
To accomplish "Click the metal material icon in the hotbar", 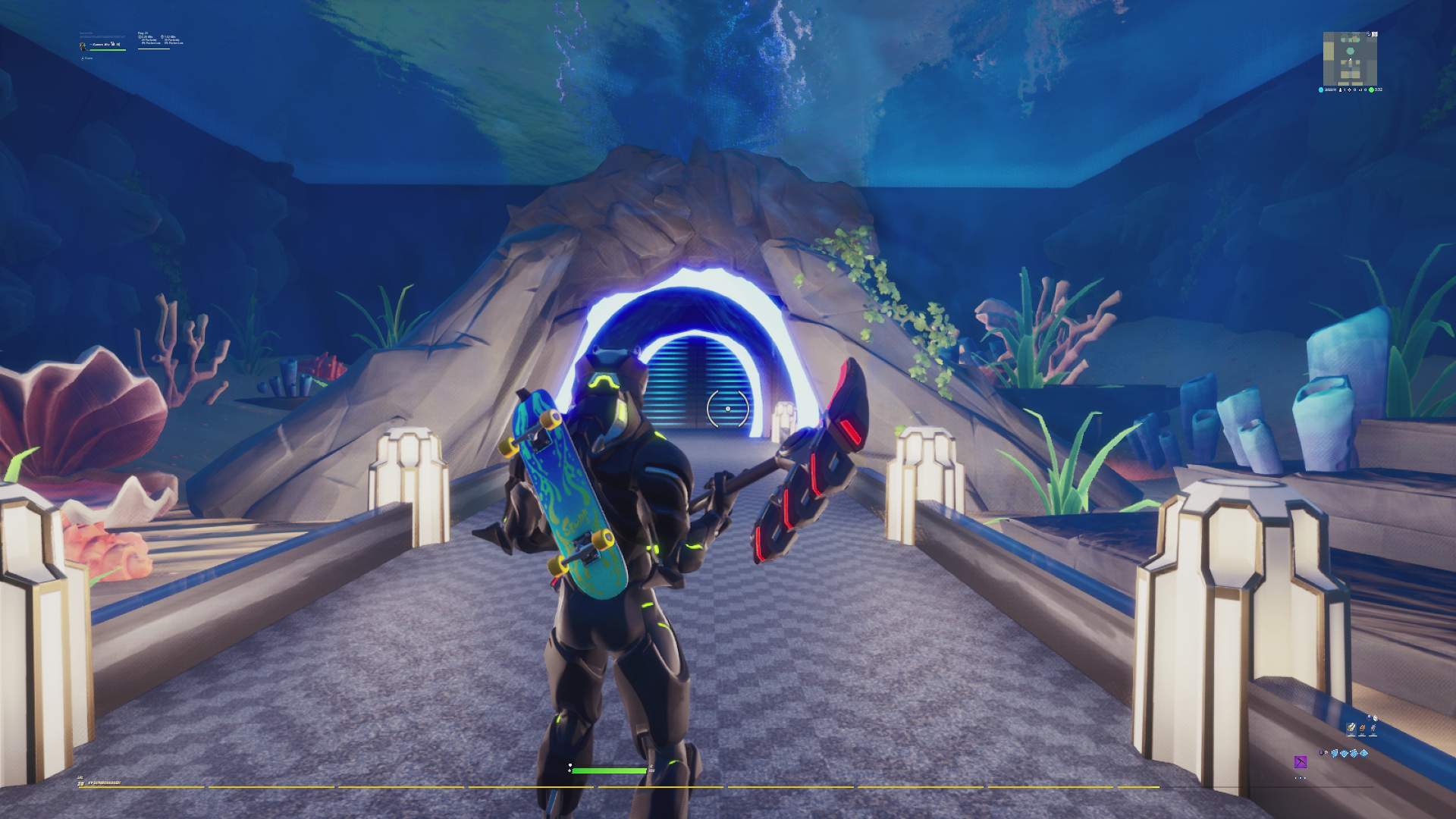I will point(1373,728).
